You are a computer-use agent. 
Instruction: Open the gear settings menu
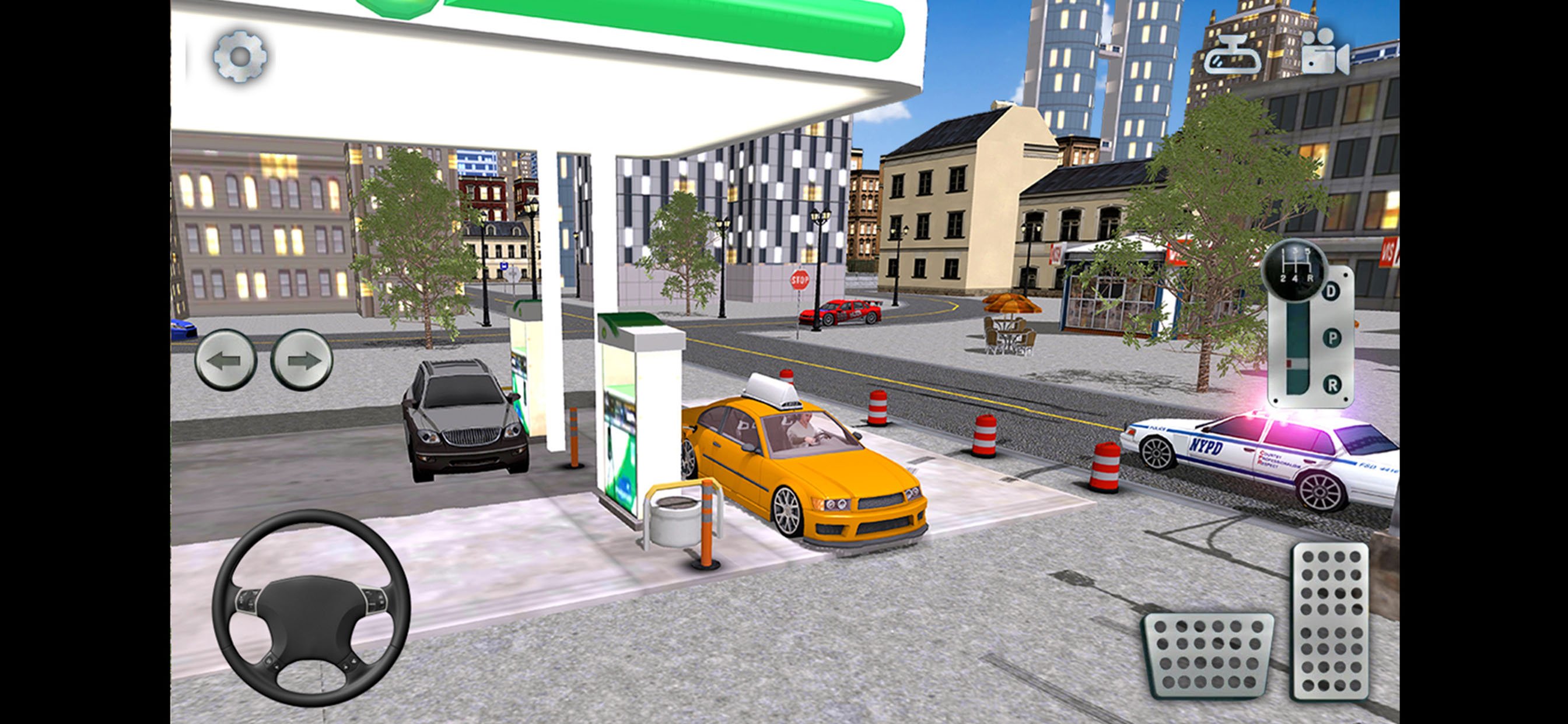pyautogui.click(x=240, y=56)
